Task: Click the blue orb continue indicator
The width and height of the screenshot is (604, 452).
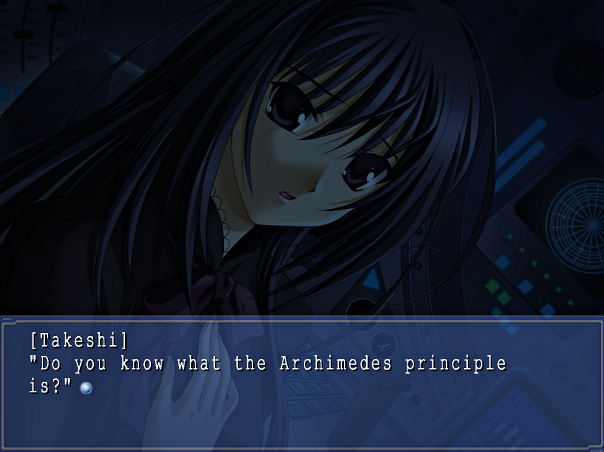Action: point(86,387)
